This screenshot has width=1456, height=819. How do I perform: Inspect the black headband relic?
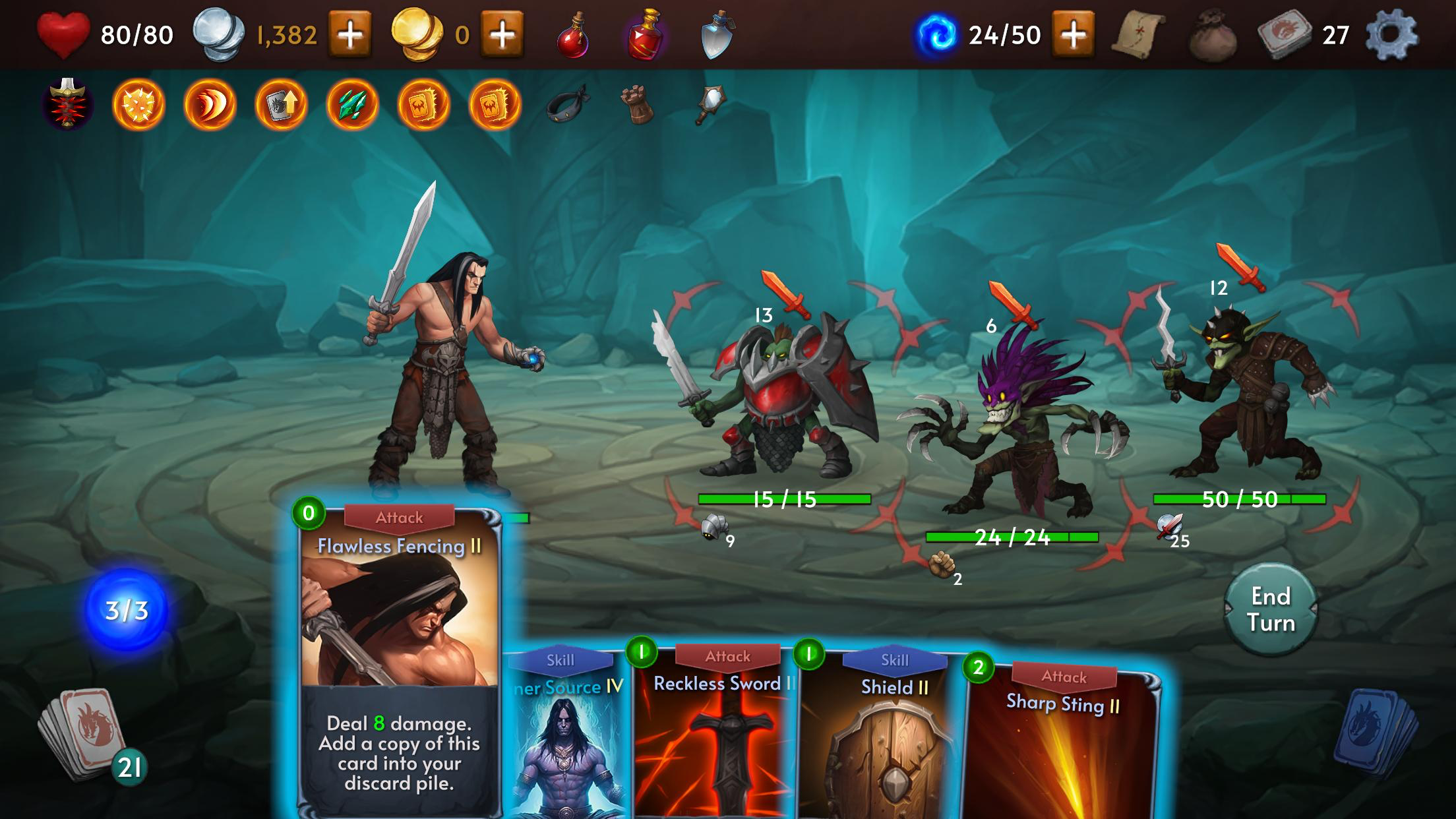567,104
